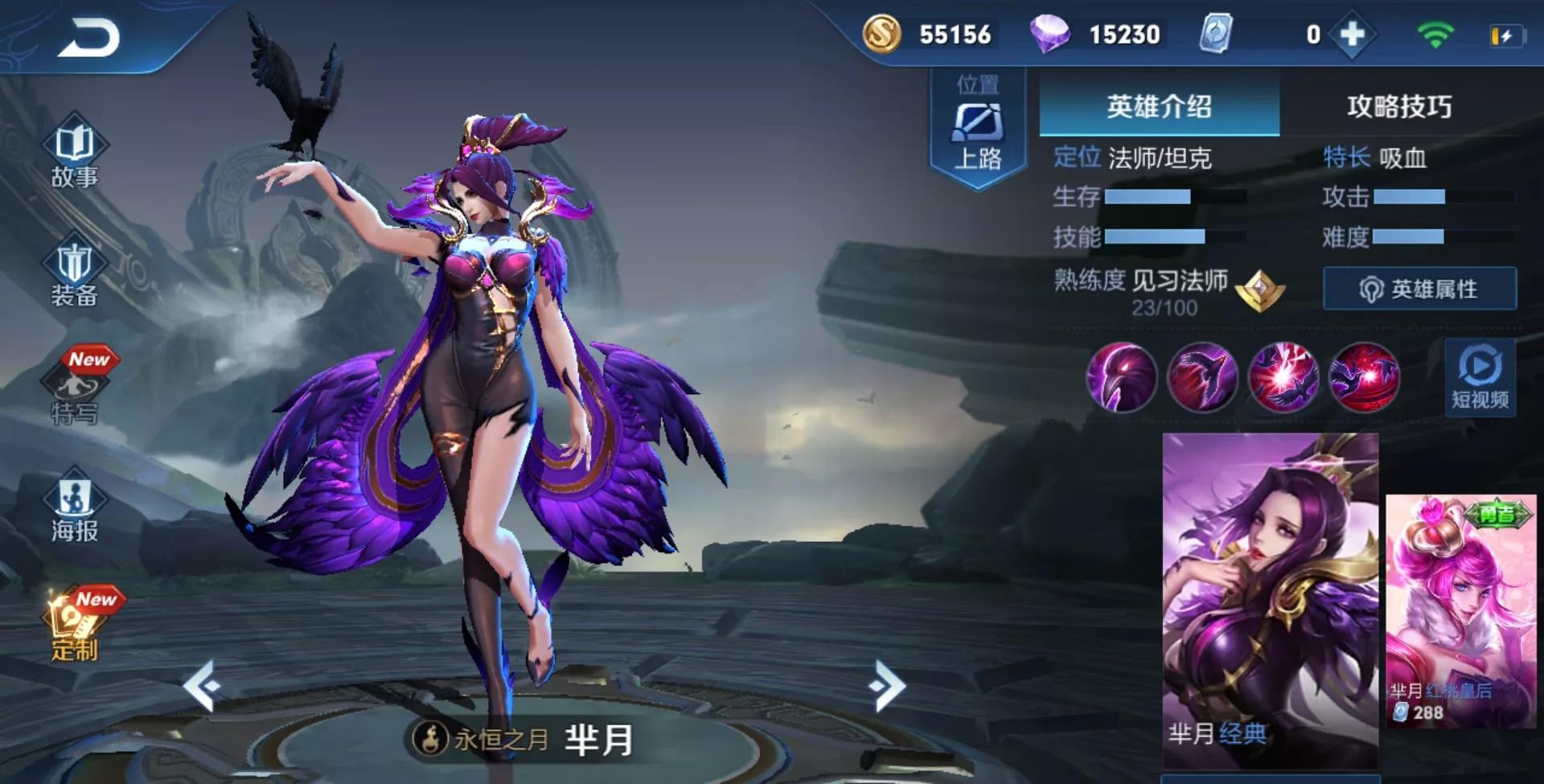Open the 装备 equipment menu
The height and width of the screenshot is (784, 1544).
74,274
